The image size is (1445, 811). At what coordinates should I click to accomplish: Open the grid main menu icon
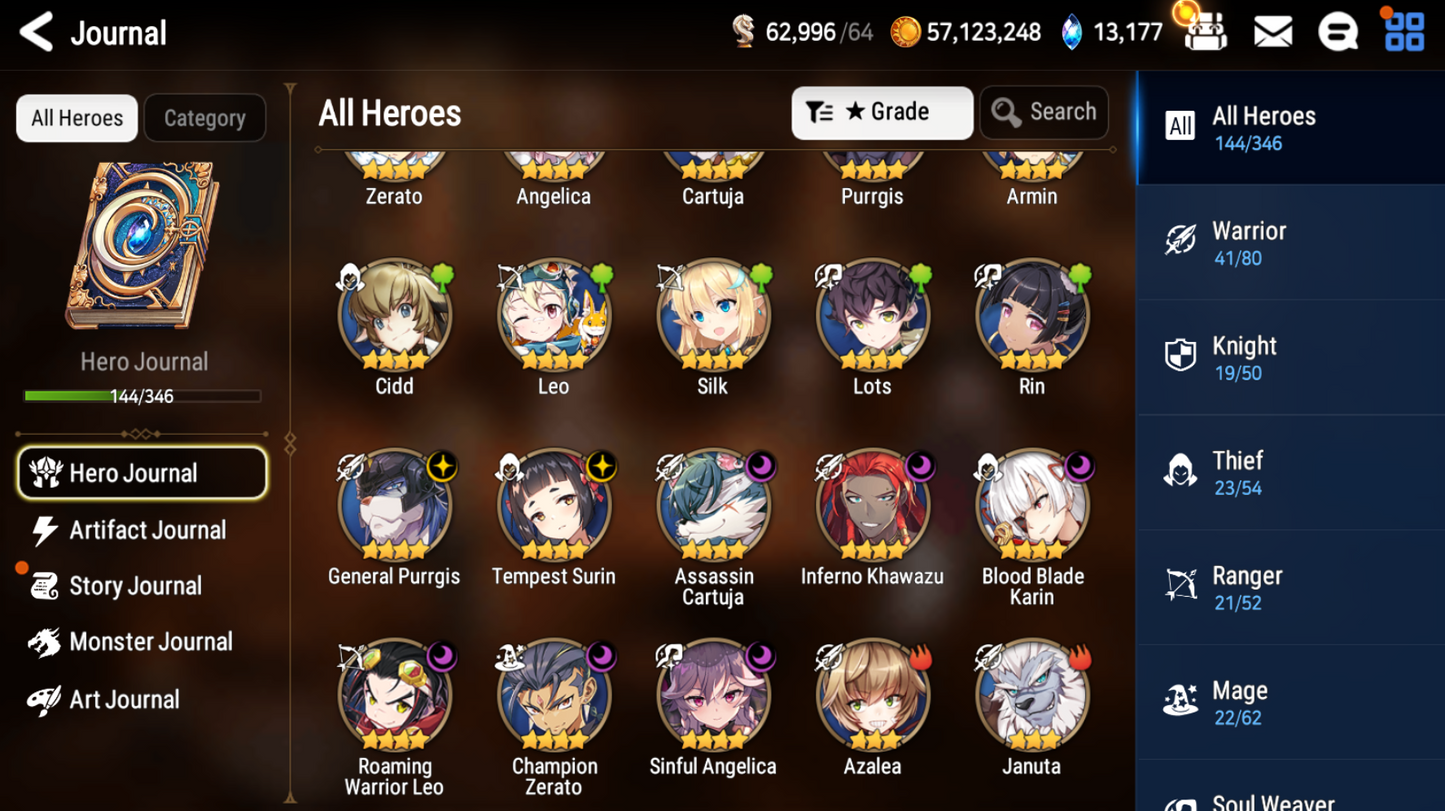(1404, 33)
